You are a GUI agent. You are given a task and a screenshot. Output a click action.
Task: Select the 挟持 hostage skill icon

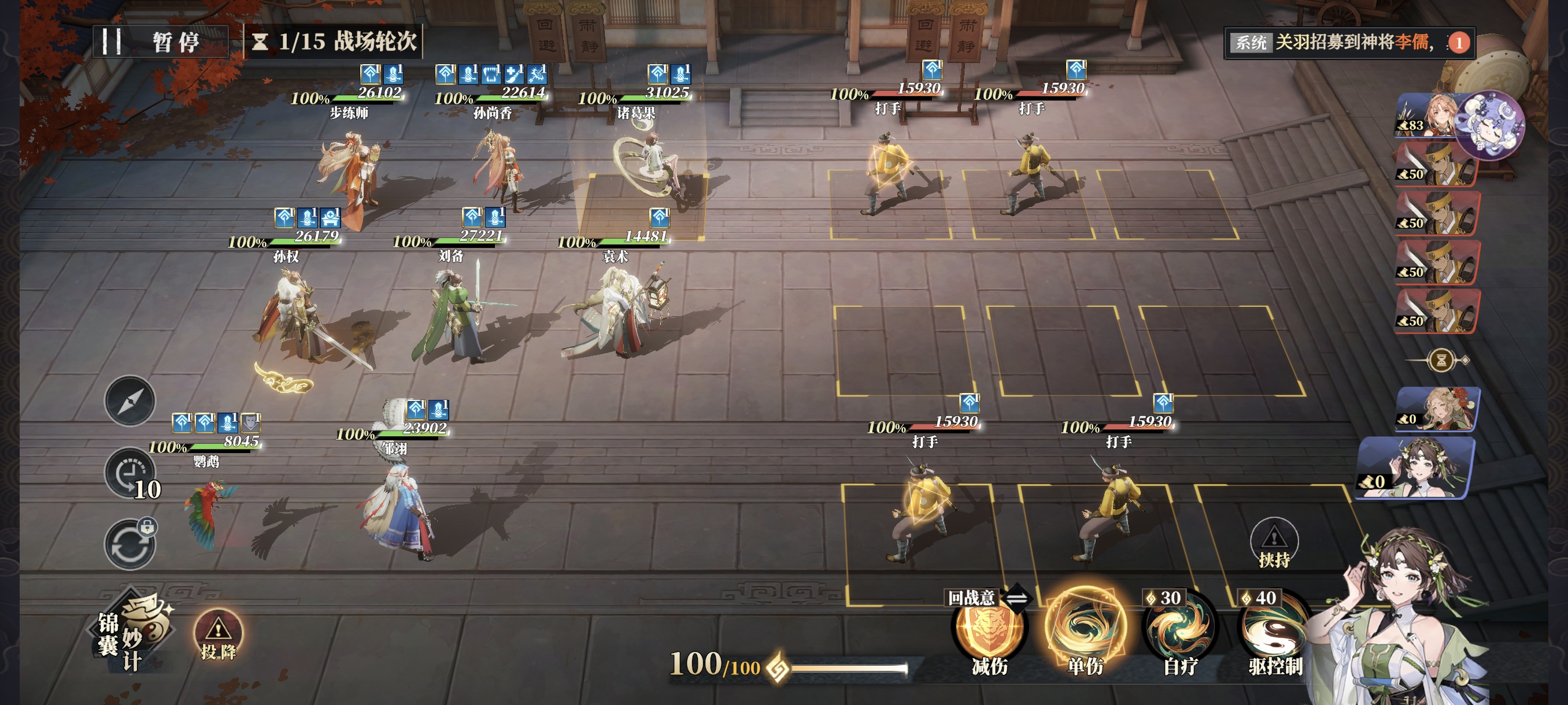(x=1273, y=543)
